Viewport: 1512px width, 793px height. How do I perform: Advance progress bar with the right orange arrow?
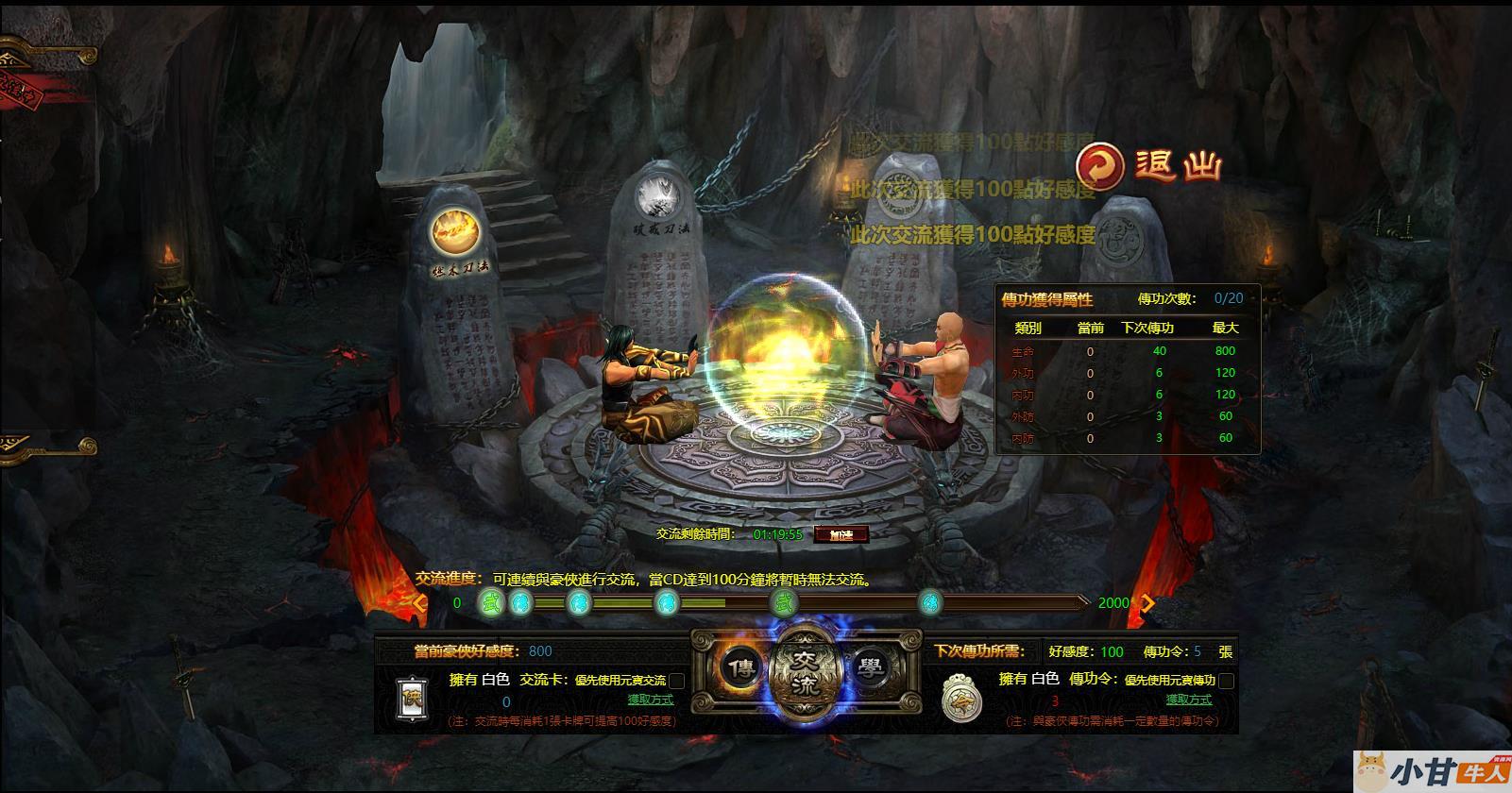[1148, 602]
